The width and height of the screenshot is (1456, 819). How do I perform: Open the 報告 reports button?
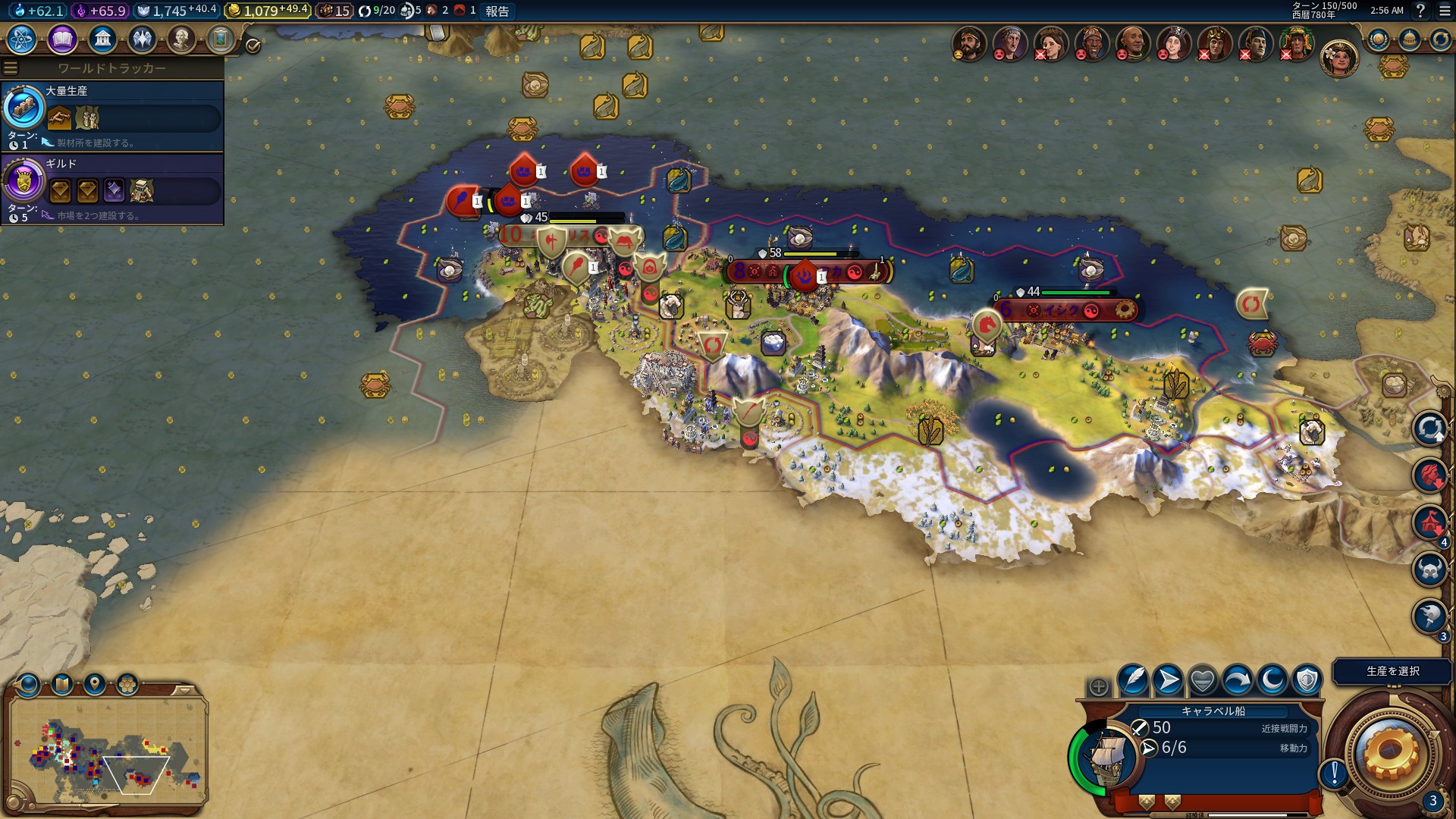(x=497, y=11)
